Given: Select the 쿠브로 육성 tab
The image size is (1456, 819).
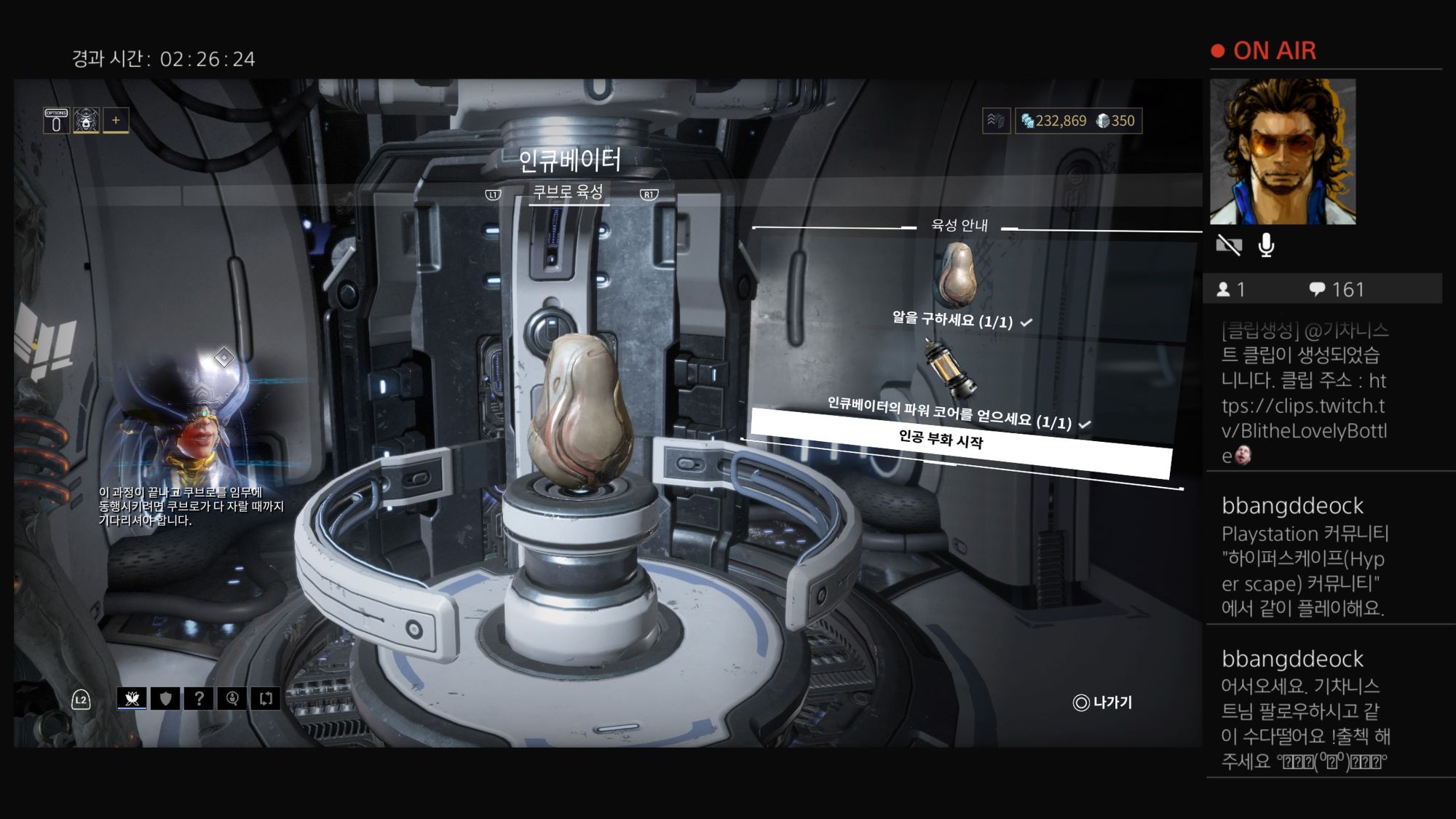Looking at the screenshot, I should tap(568, 192).
